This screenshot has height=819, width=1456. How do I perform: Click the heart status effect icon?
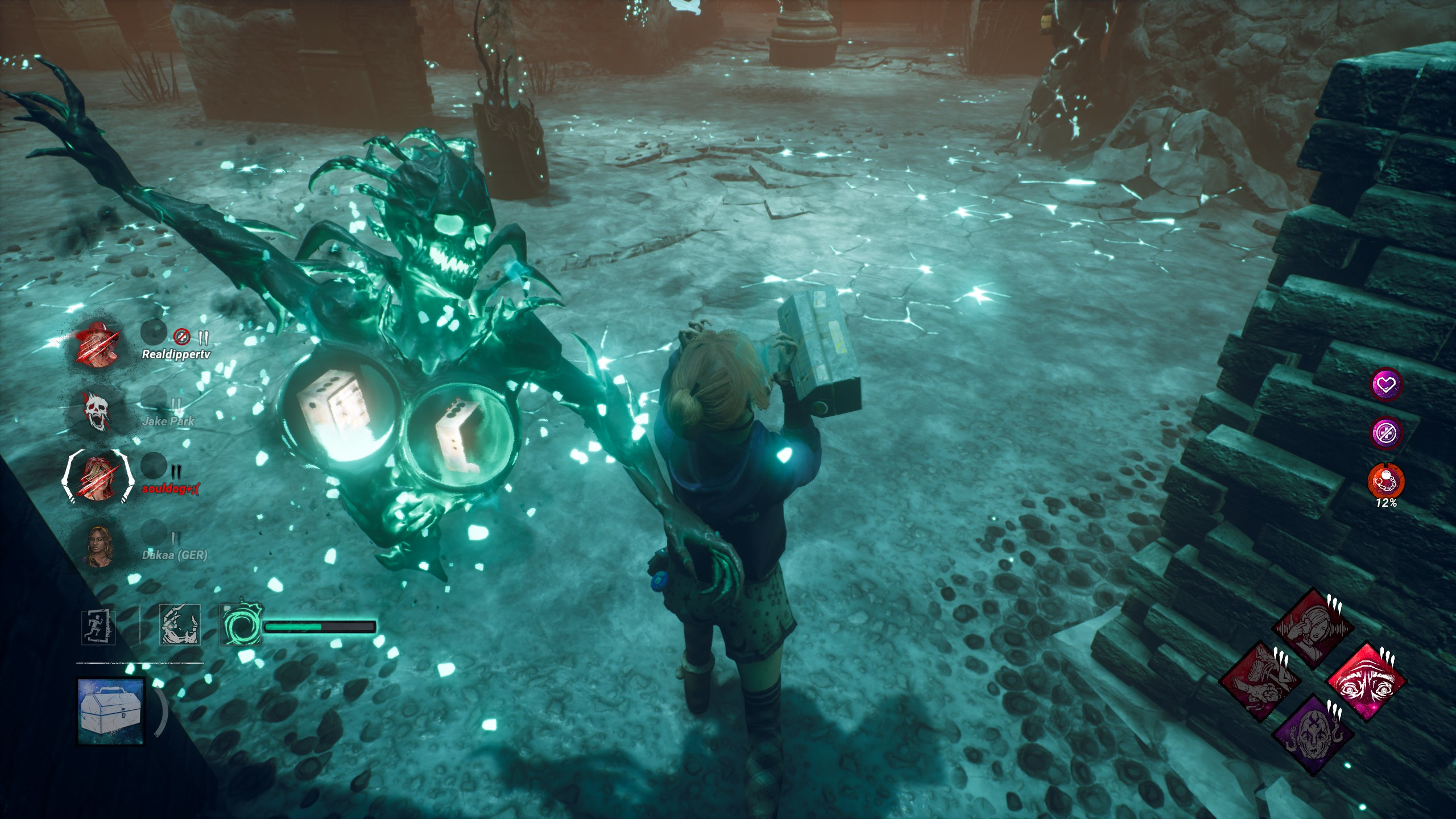(x=1386, y=385)
